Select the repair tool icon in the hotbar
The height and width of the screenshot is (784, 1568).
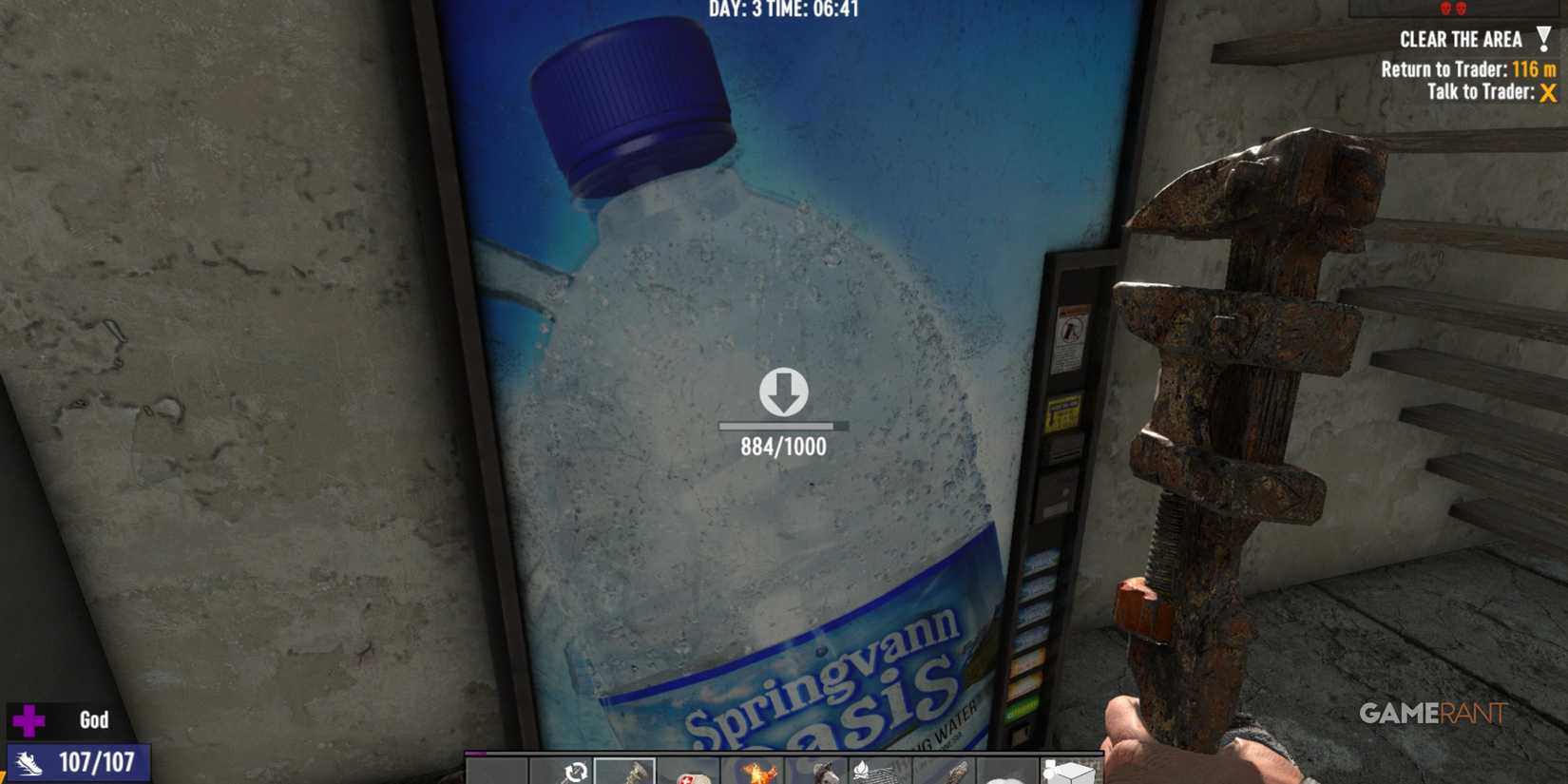click(x=575, y=770)
